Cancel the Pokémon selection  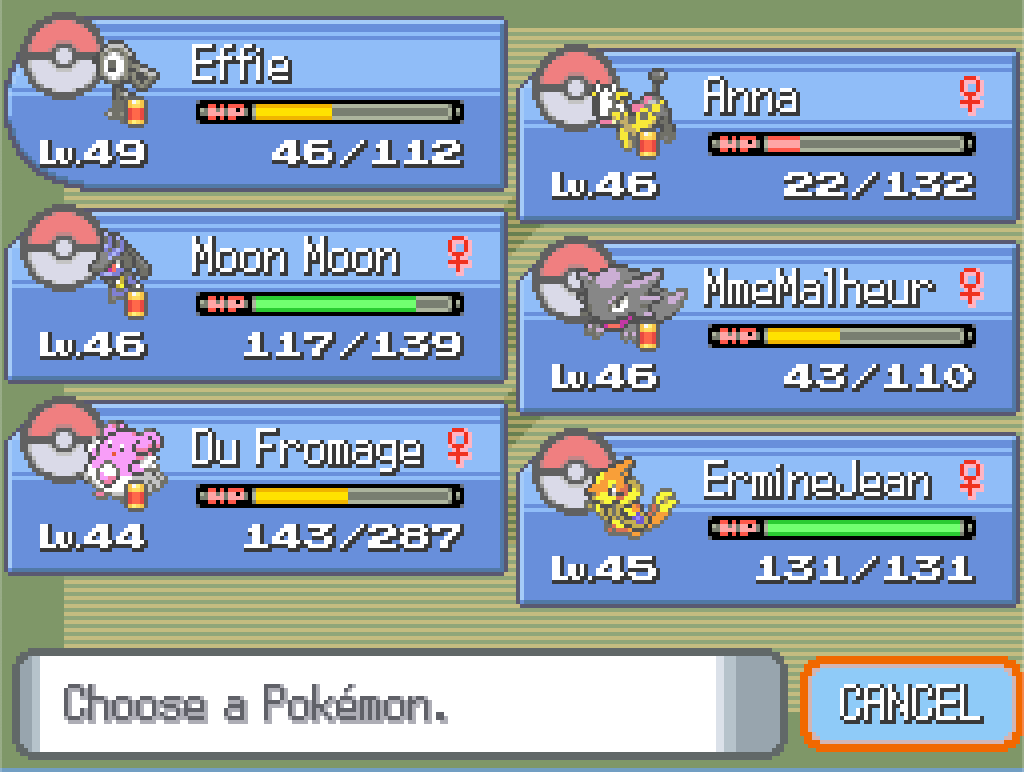point(910,704)
